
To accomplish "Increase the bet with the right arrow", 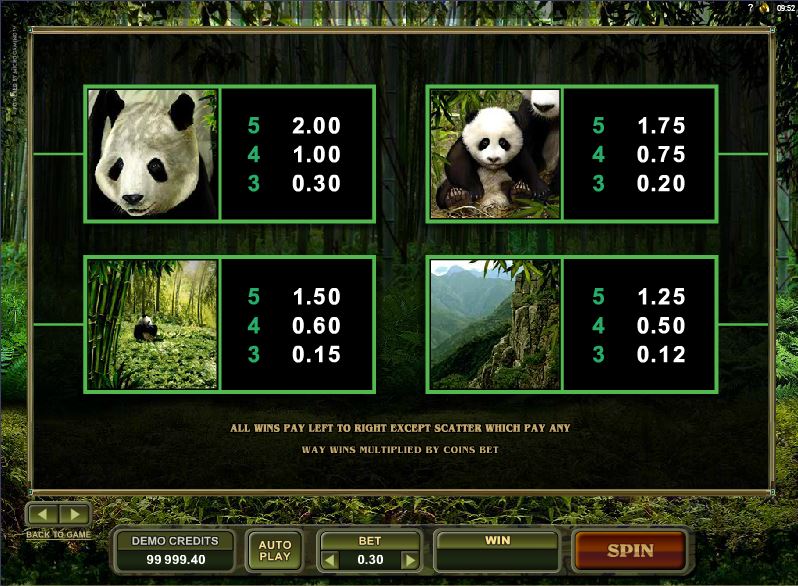I will 410,558.
